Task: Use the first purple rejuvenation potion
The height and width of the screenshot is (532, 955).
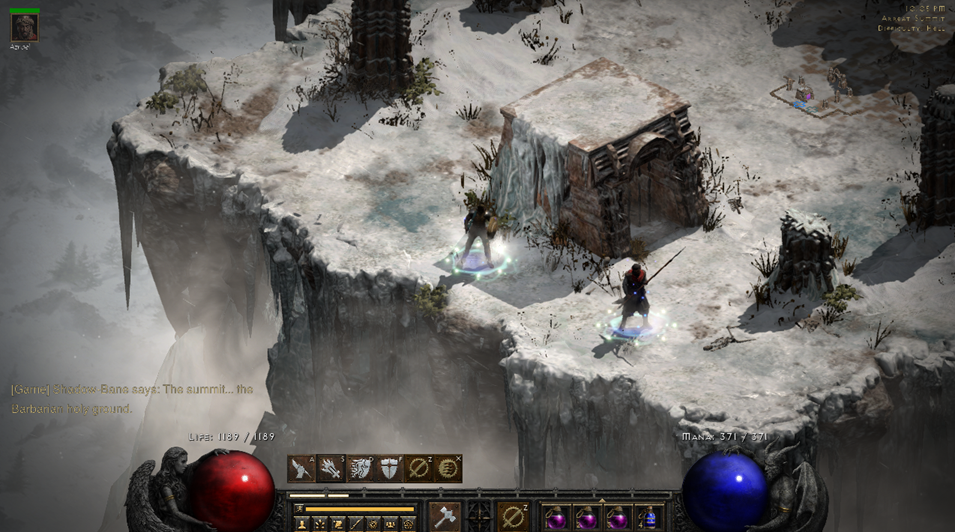Action: click(x=555, y=518)
